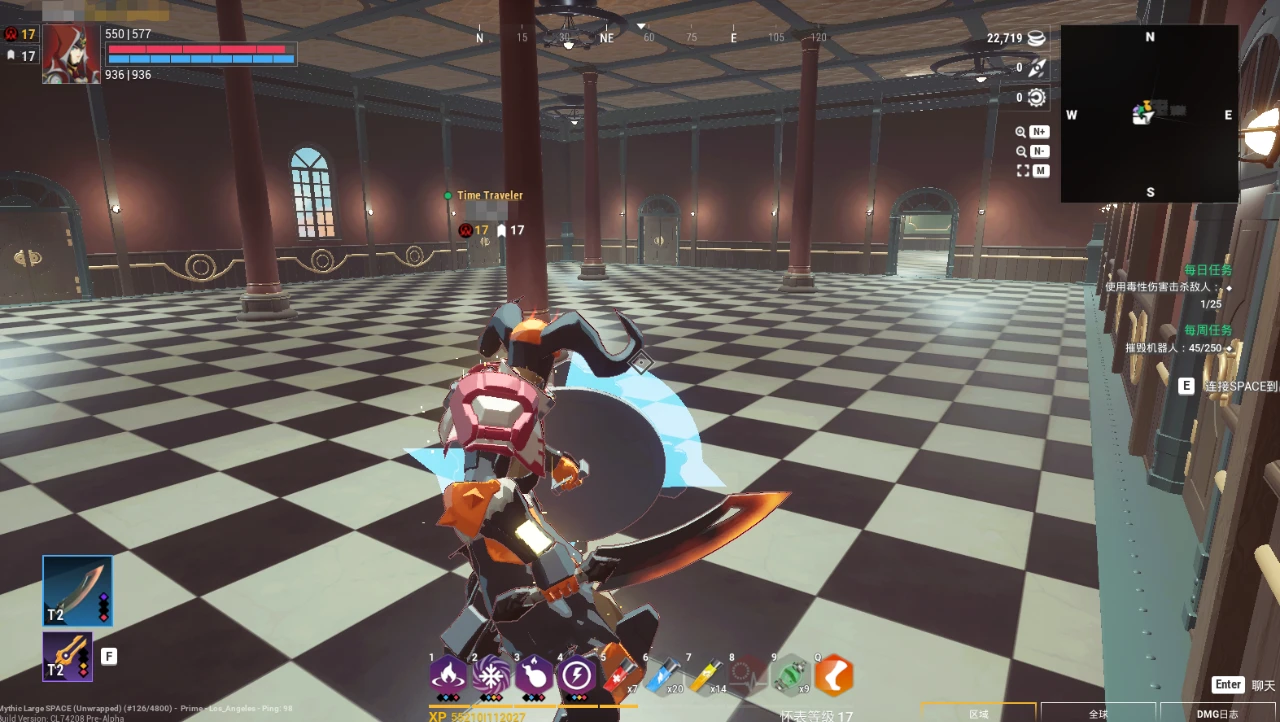Open the minimap

1149,113
